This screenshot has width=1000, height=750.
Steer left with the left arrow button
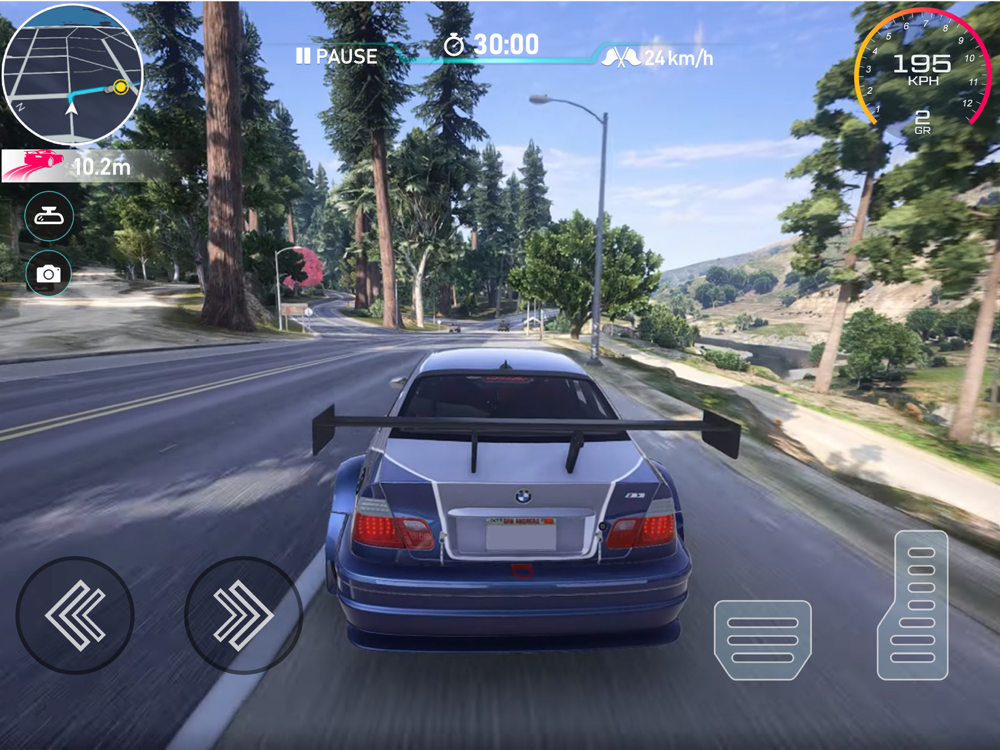[x=75, y=614]
